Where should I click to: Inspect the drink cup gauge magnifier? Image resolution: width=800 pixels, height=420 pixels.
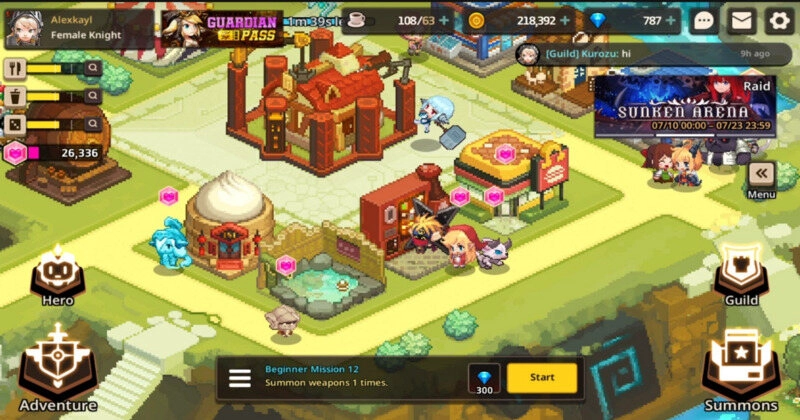pos(92,96)
